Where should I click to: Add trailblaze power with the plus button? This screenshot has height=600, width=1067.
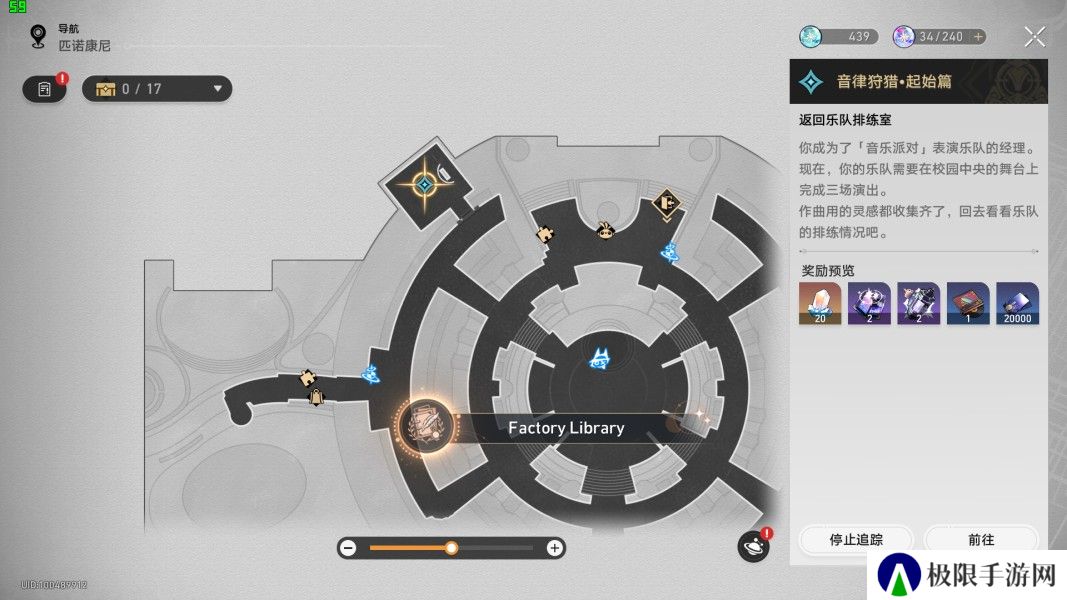978,37
